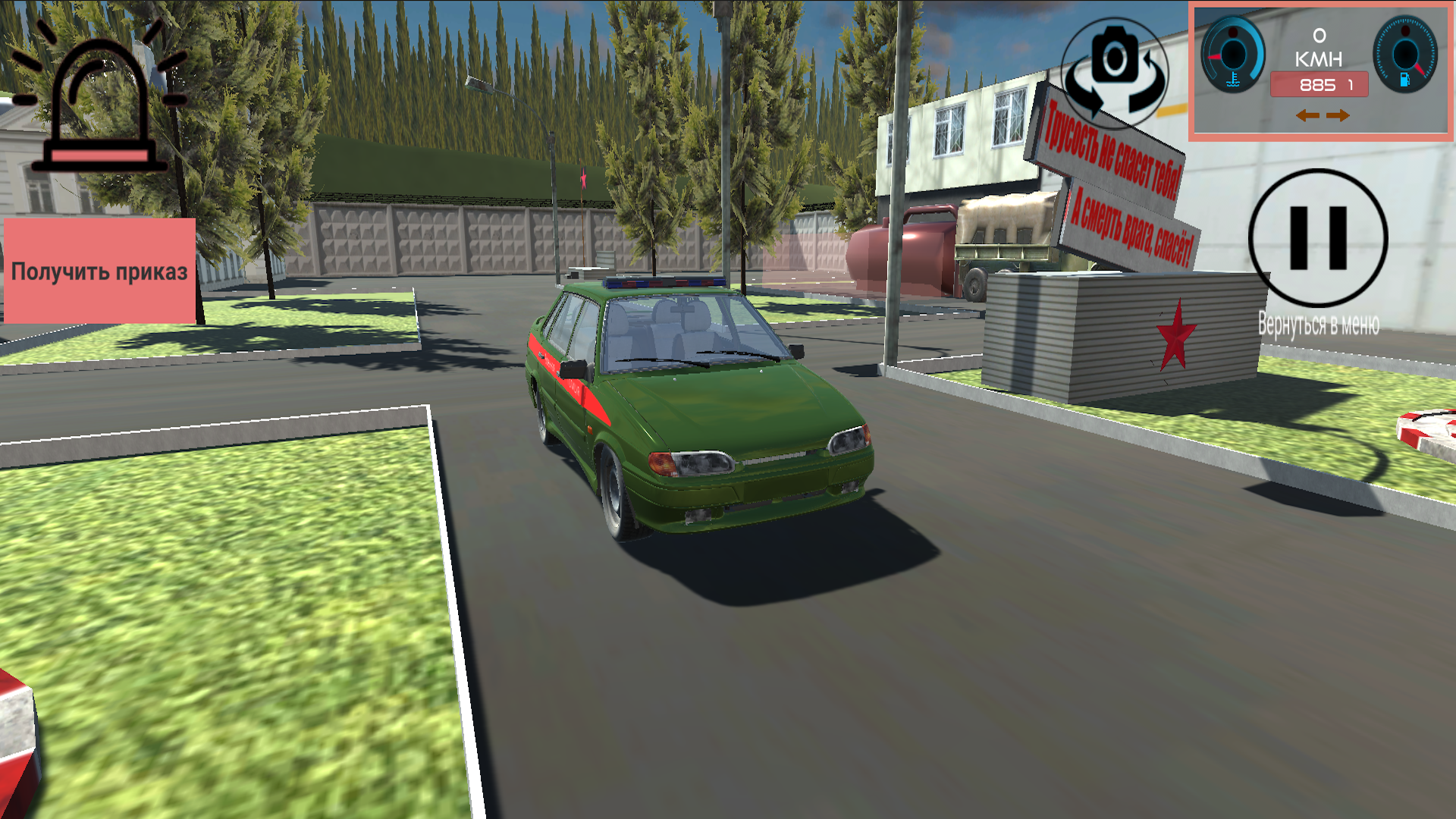Viewport: 1456px width, 819px height.
Task: Click the odometer display showing 885
Action: 1319,84
